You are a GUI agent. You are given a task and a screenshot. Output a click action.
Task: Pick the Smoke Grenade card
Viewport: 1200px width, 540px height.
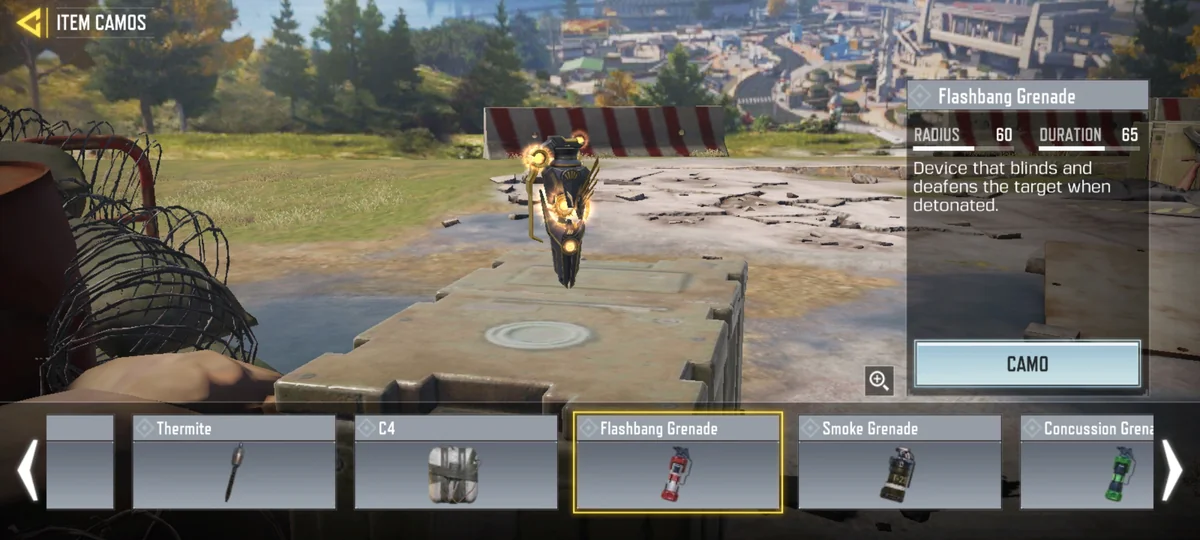[900, 463]
